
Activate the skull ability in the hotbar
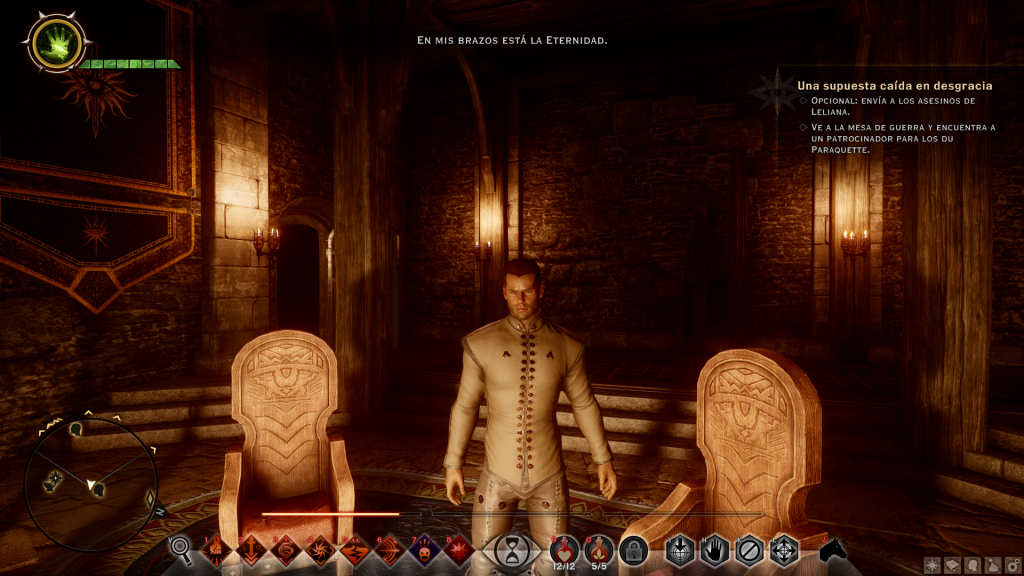pos(423,549)
